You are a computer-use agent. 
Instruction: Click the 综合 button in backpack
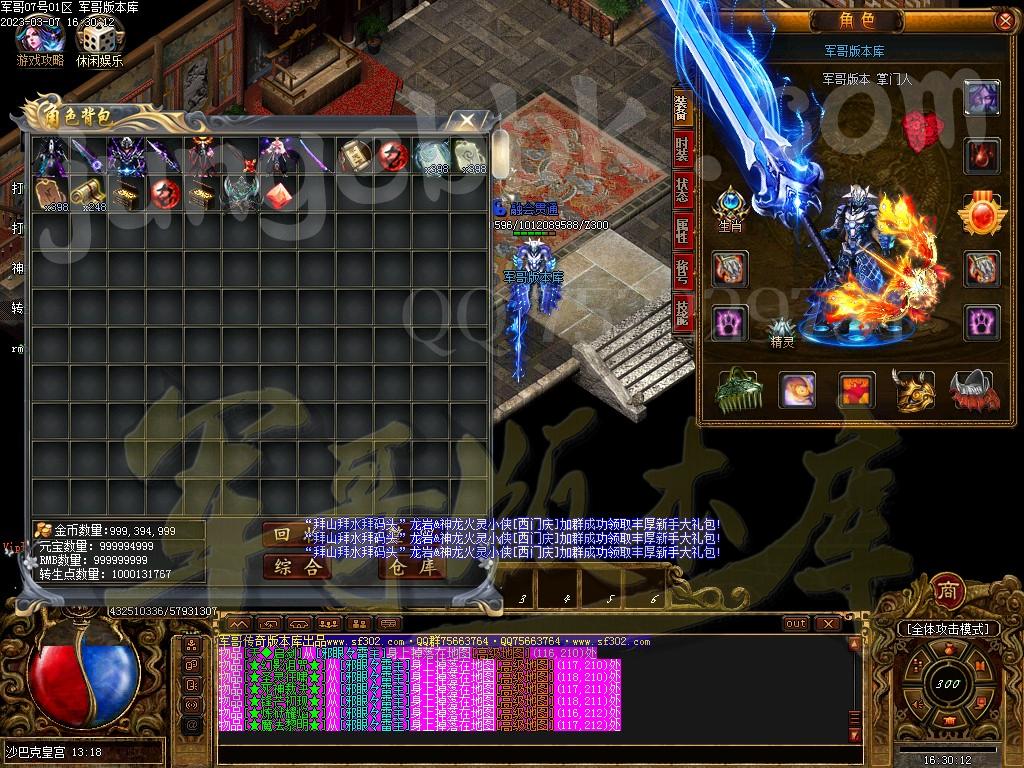pos(297,567)
